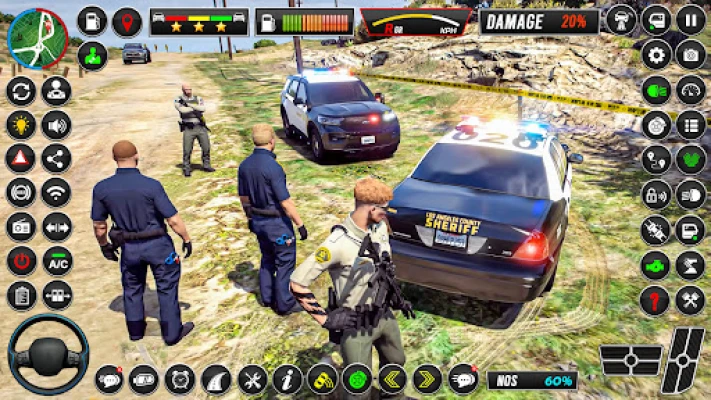Open the info icon
This screenshot has width=711, height=400.
[x=287, y=379]
